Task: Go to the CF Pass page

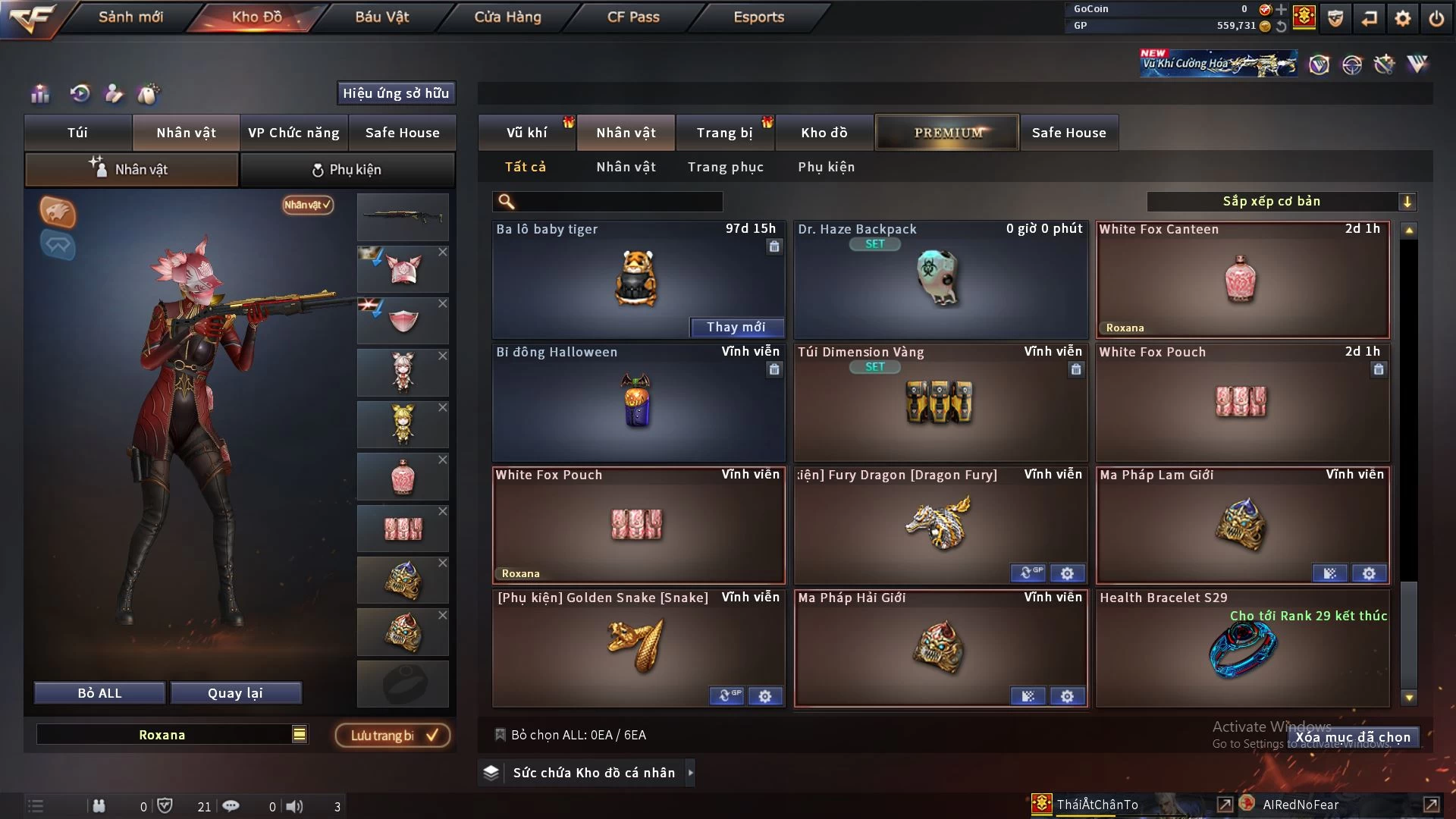Action: [633, 17]
